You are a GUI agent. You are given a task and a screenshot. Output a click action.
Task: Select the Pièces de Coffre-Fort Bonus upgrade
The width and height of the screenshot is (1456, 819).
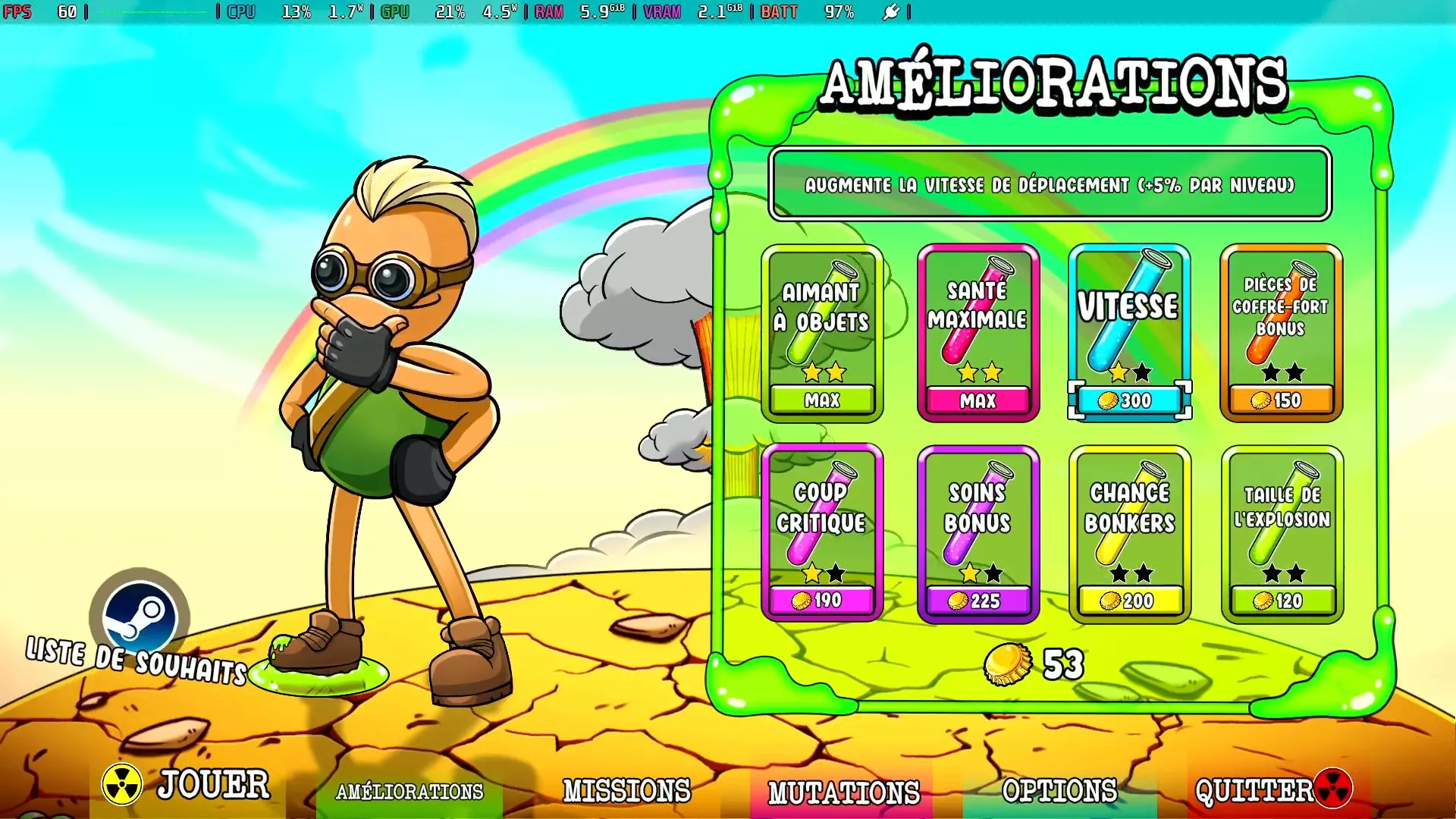(x=1281, y=332)
